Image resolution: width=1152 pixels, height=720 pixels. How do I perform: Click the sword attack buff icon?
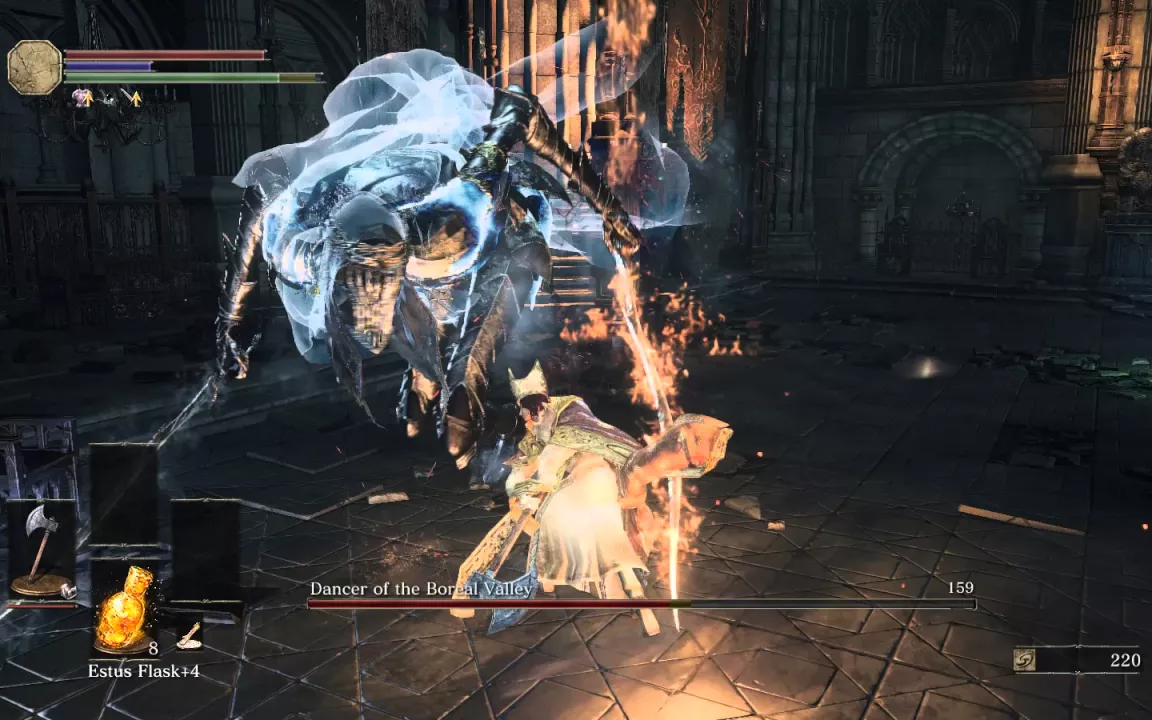(130, 98)
